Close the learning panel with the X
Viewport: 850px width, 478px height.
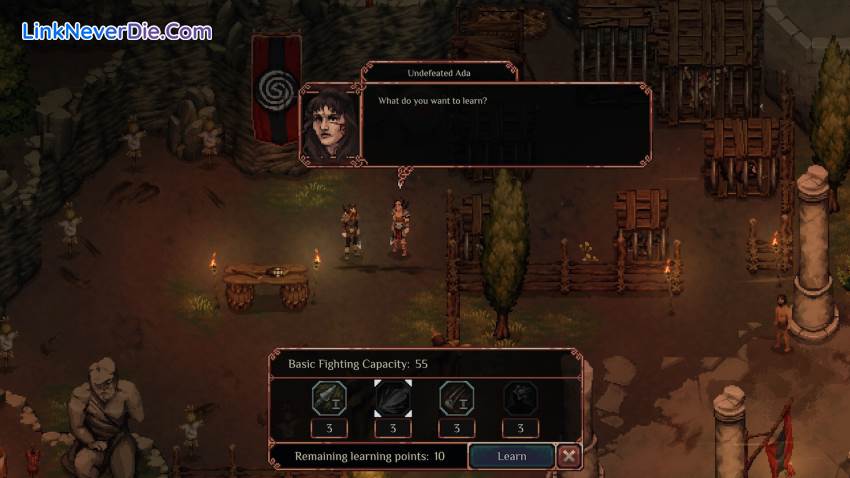tap(569, 456)
